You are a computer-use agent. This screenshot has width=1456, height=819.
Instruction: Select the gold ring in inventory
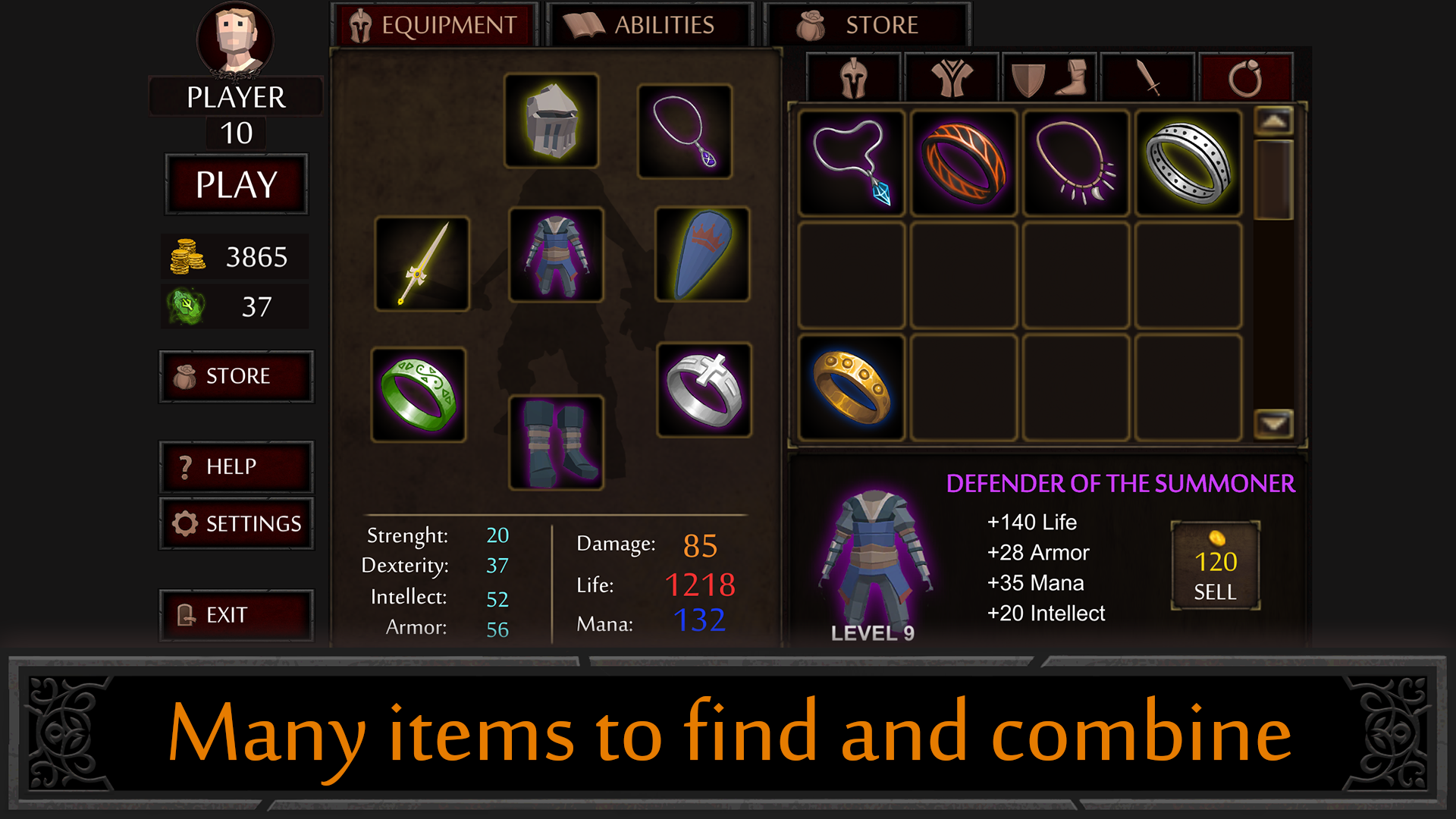pyautogui.click(x=851, y=386)
